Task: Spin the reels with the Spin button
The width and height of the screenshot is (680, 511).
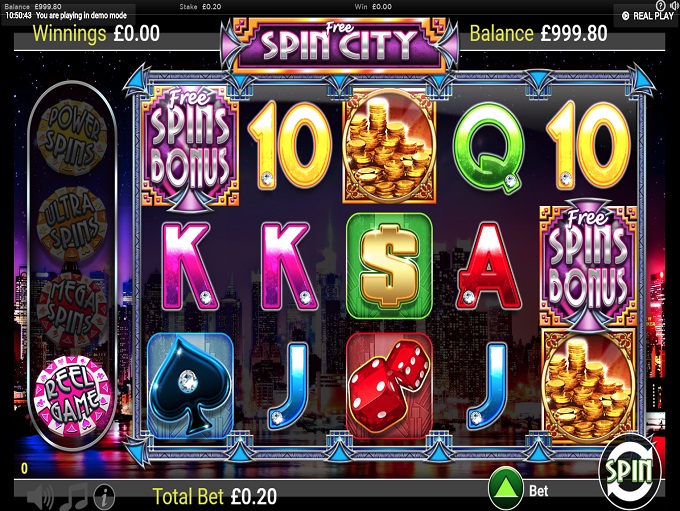Action: tap(630, 469)
